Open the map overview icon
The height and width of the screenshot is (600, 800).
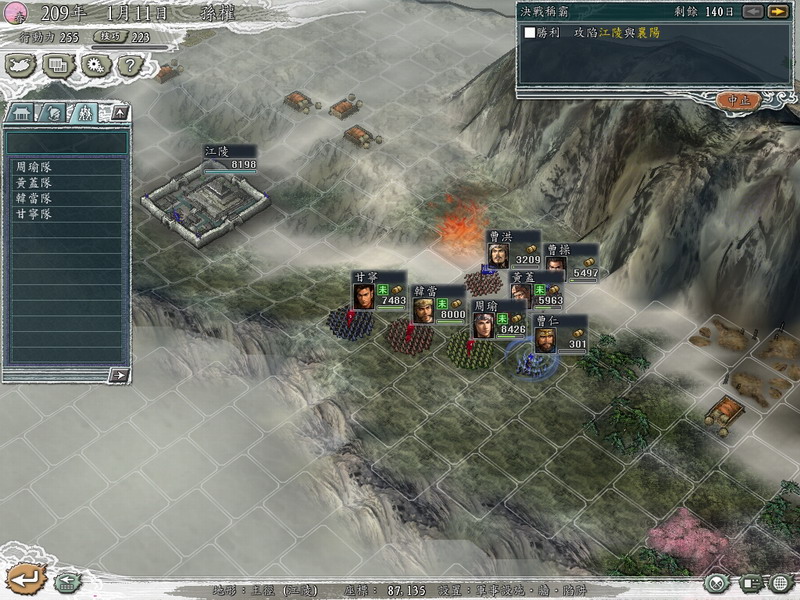click(21, 66)
